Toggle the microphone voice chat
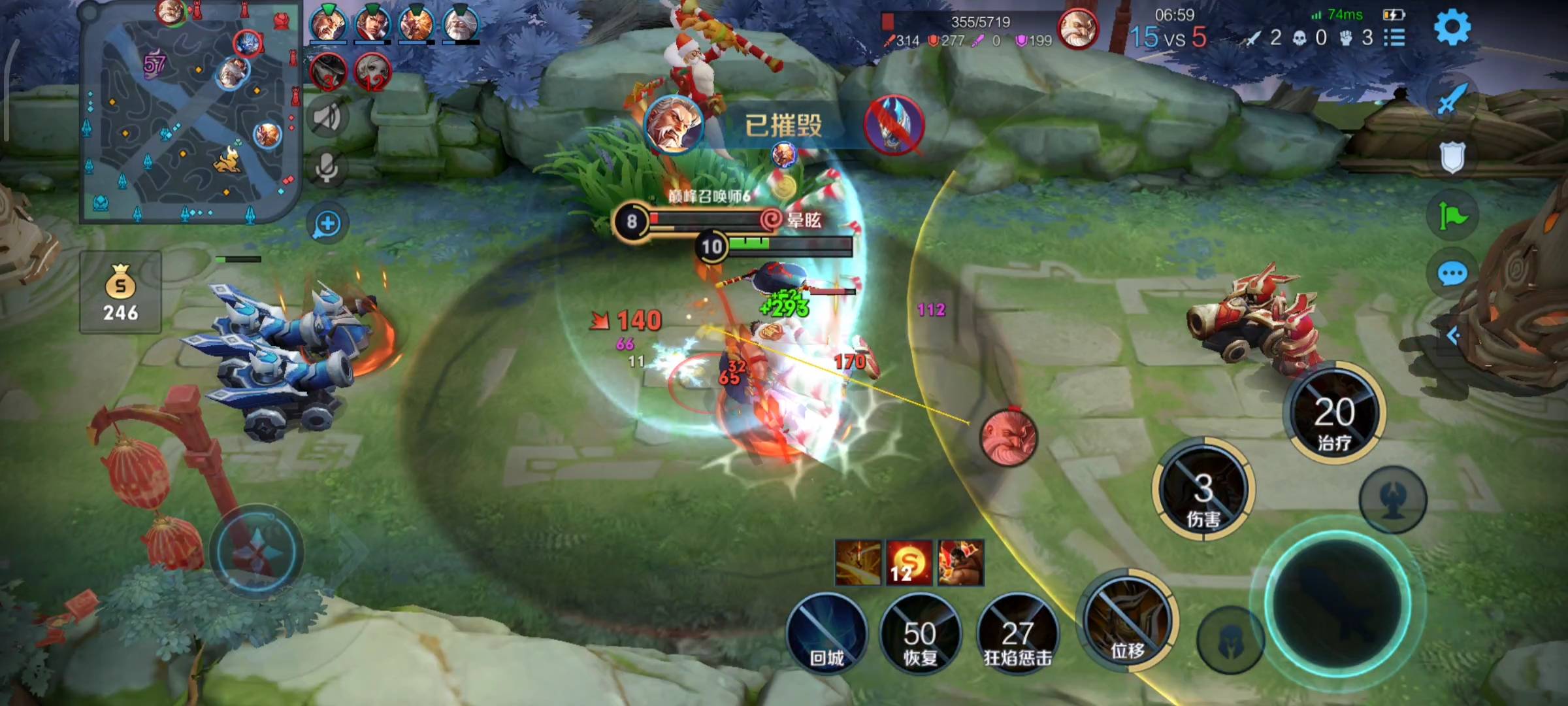 tap(327, 167)
